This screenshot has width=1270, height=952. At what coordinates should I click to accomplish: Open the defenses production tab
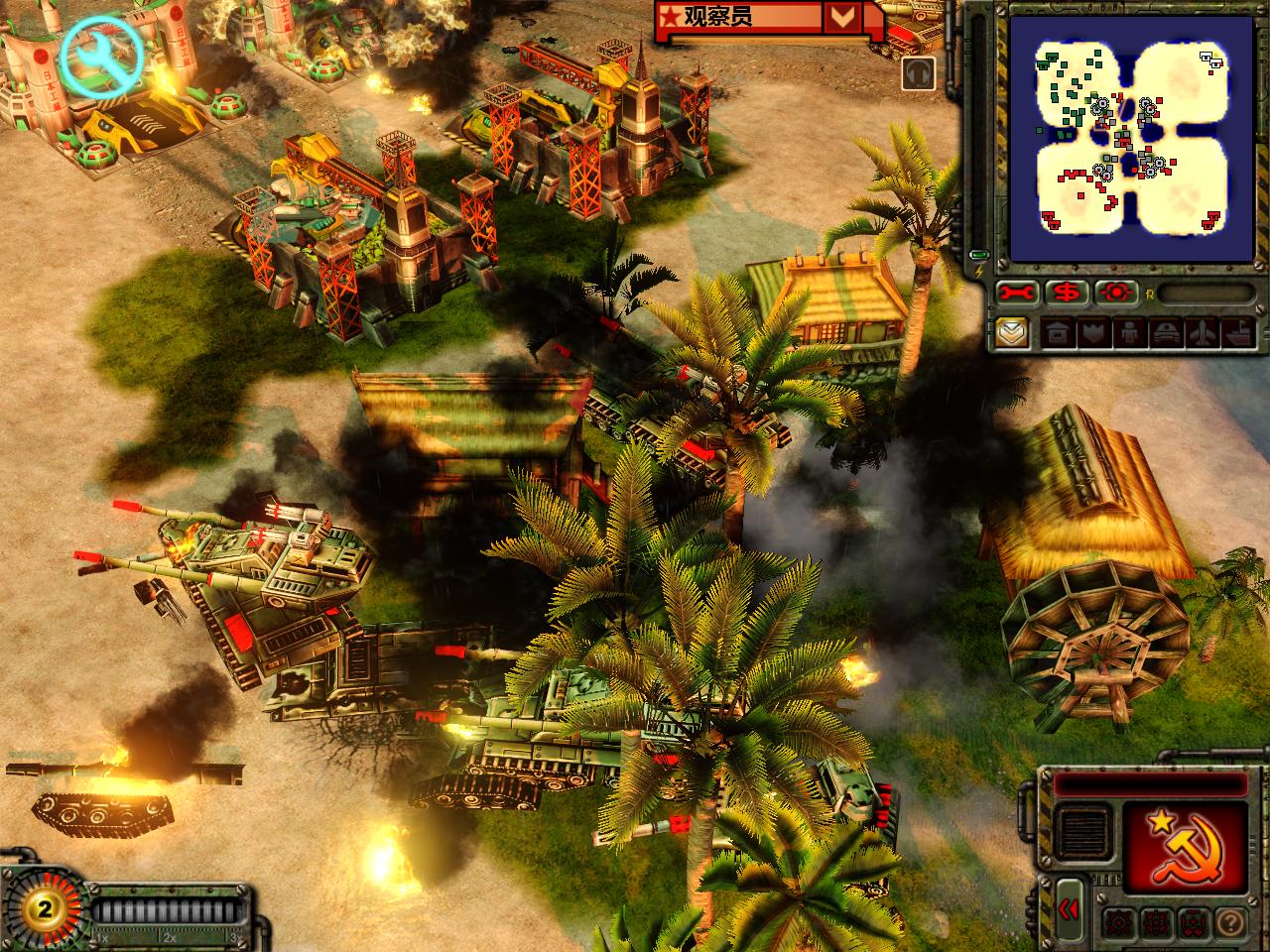click(1093, 334)
